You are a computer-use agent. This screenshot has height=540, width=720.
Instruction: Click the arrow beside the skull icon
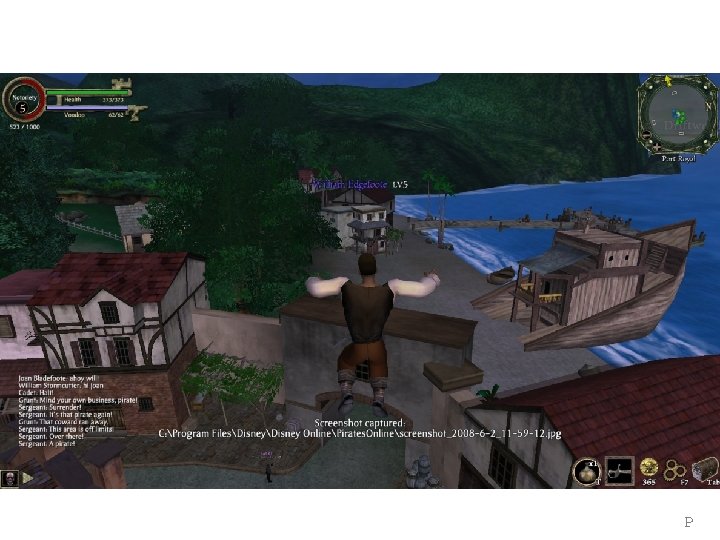[x=27, y=478]
